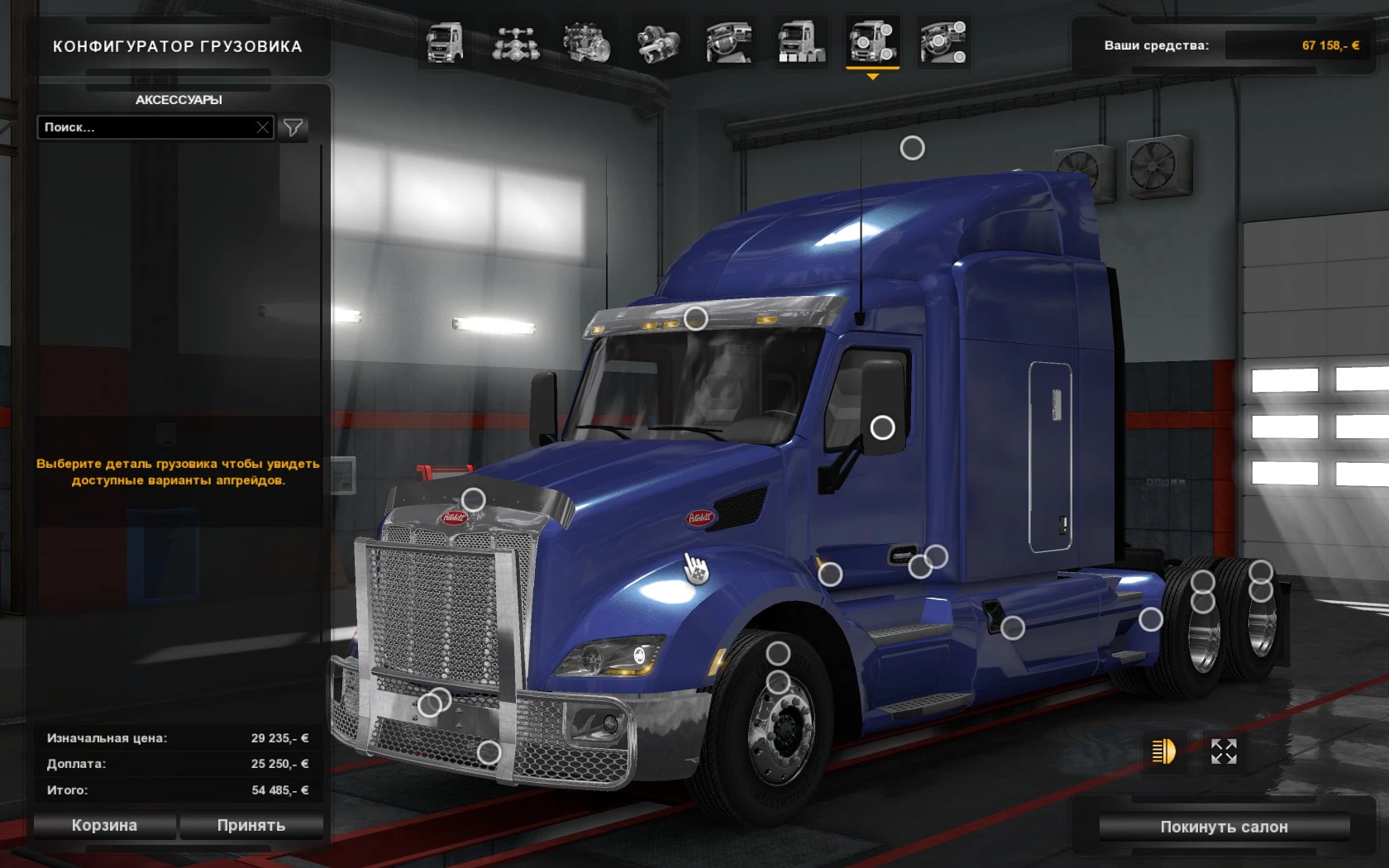Leave the shop via Покинуть салон
The width and height of the screenshot is (1389, 868).
click(x=1224, y=827)
